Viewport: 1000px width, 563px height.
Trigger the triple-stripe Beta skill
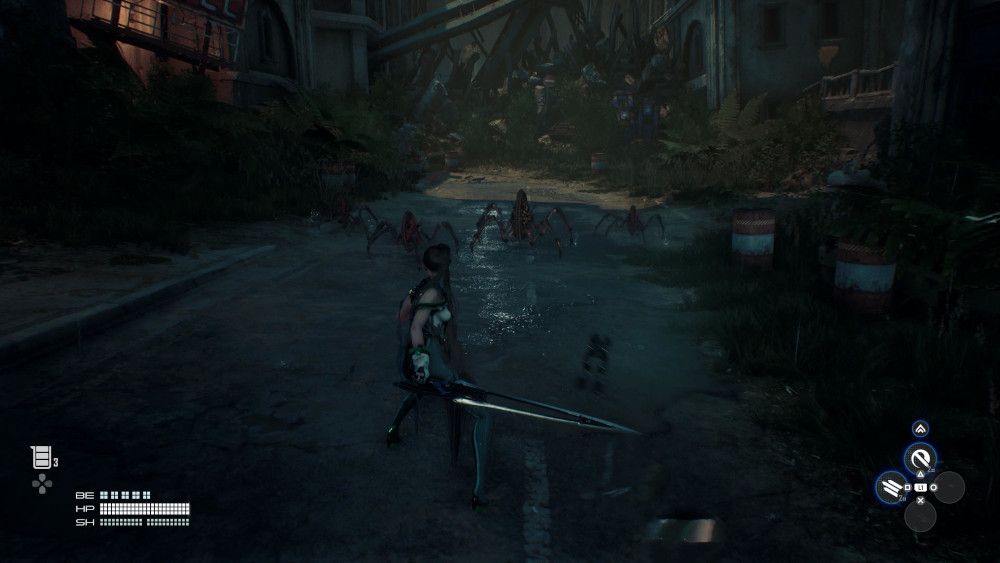click(890, 487)
